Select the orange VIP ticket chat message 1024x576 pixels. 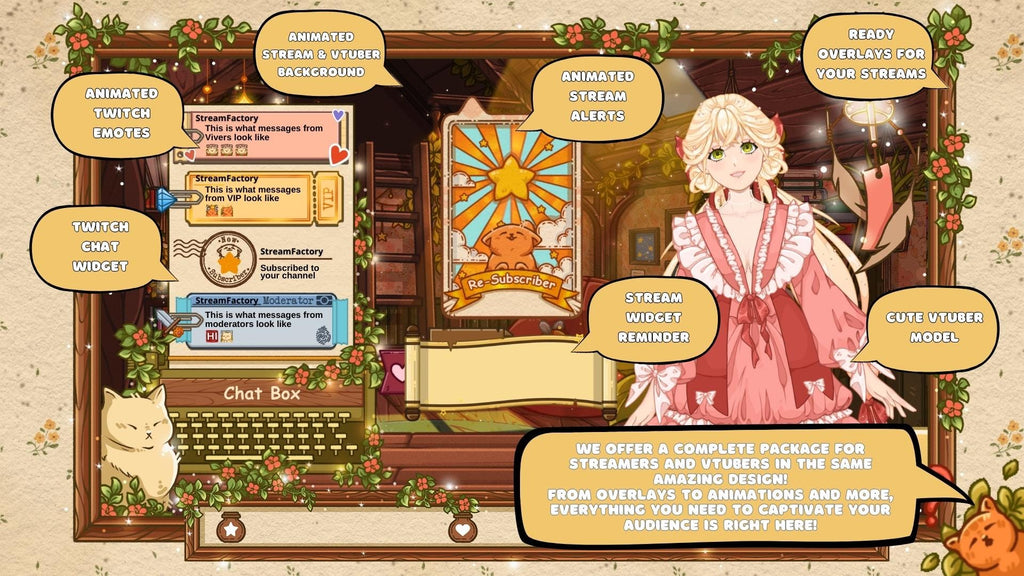(x=262, y=197)
